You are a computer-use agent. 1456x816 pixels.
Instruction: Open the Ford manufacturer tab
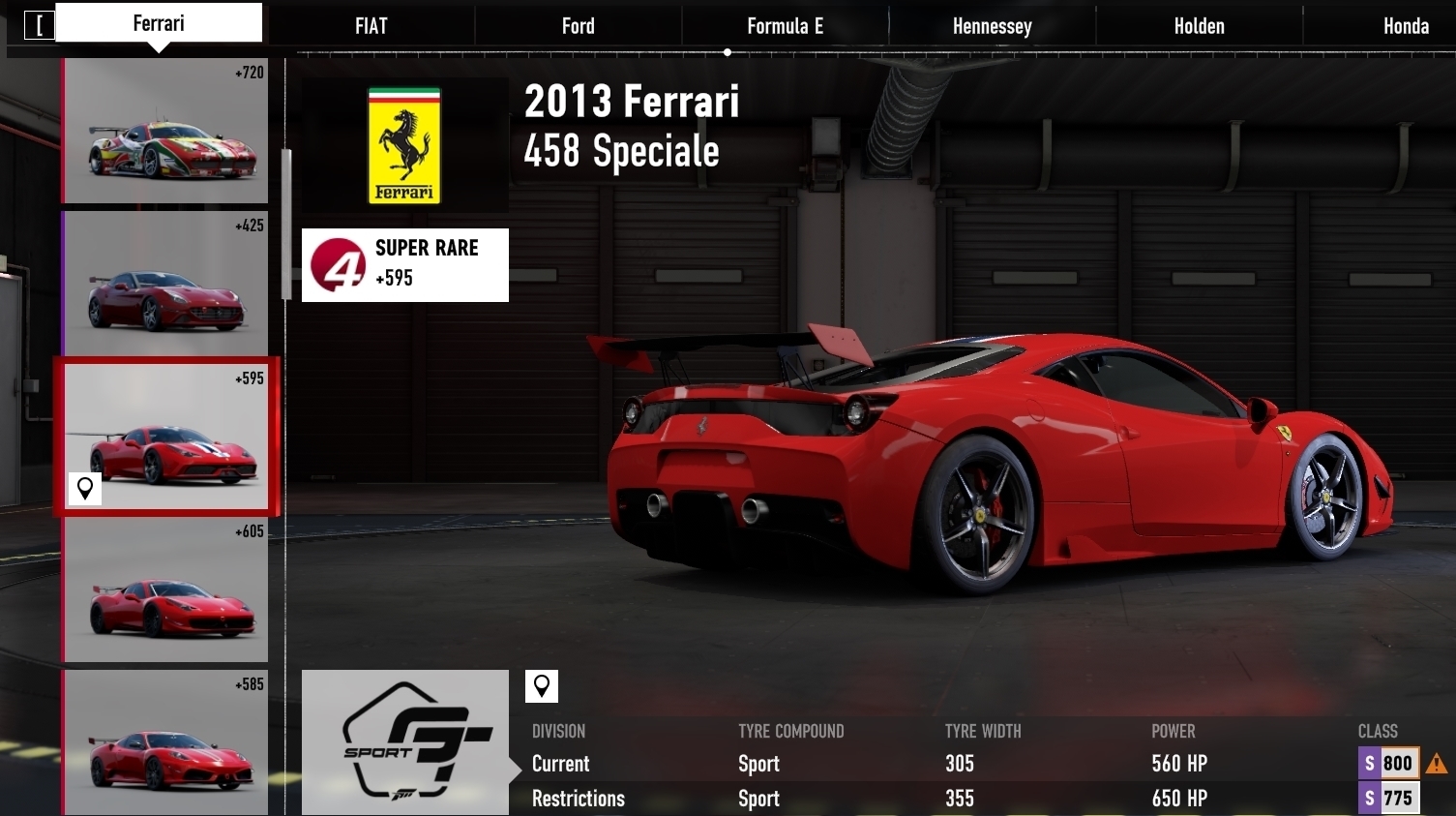[x=578, y=26]
